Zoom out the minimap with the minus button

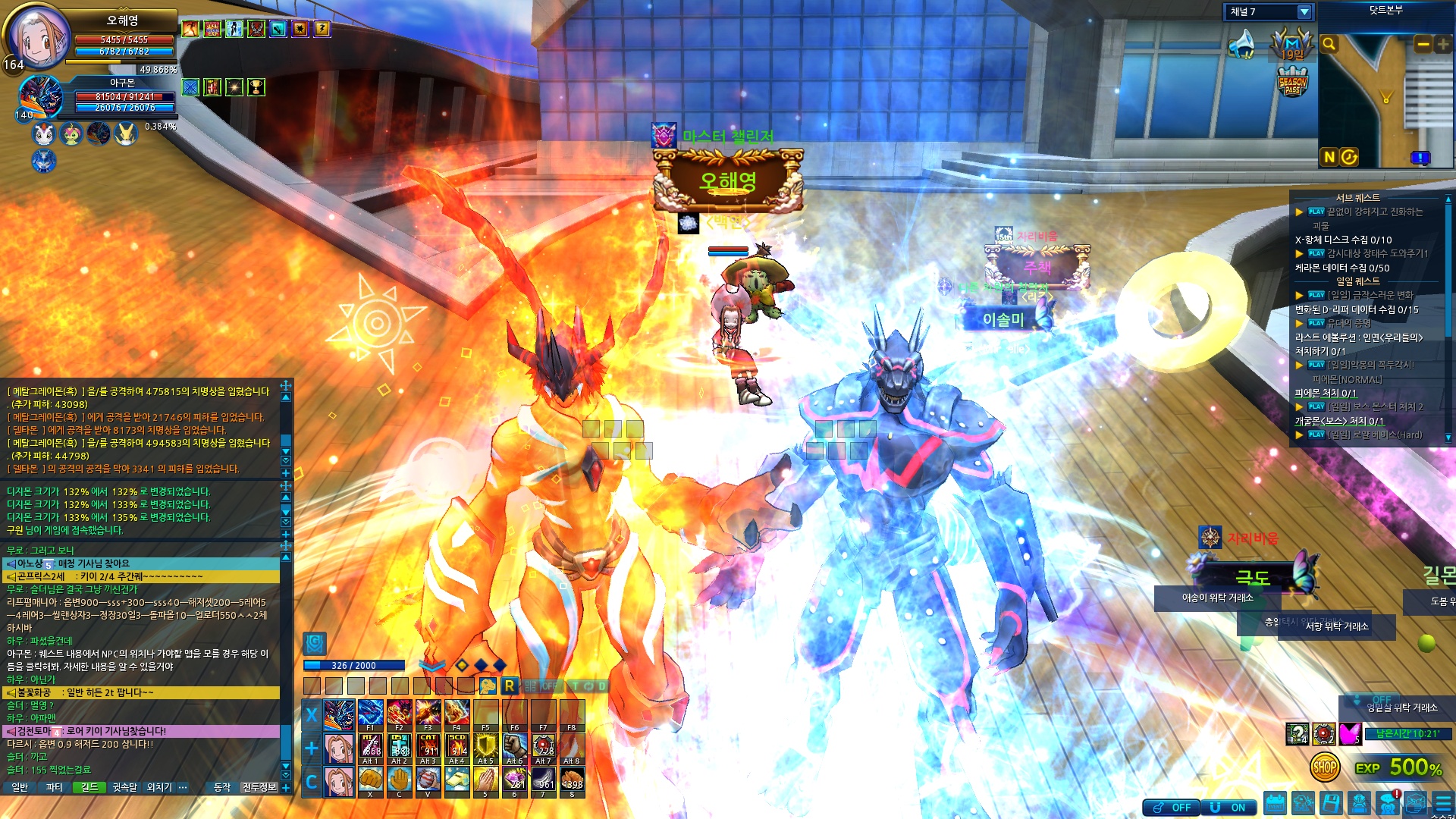1423,44
